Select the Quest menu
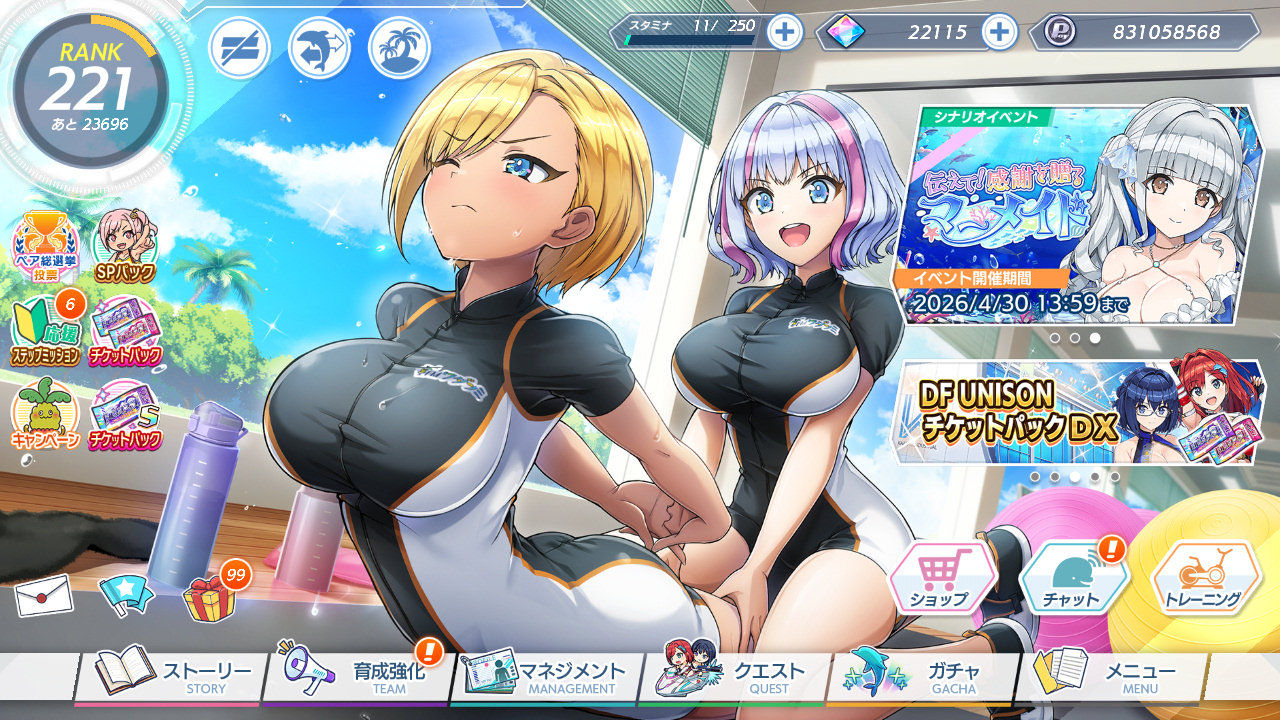 (x=734, y=676)
